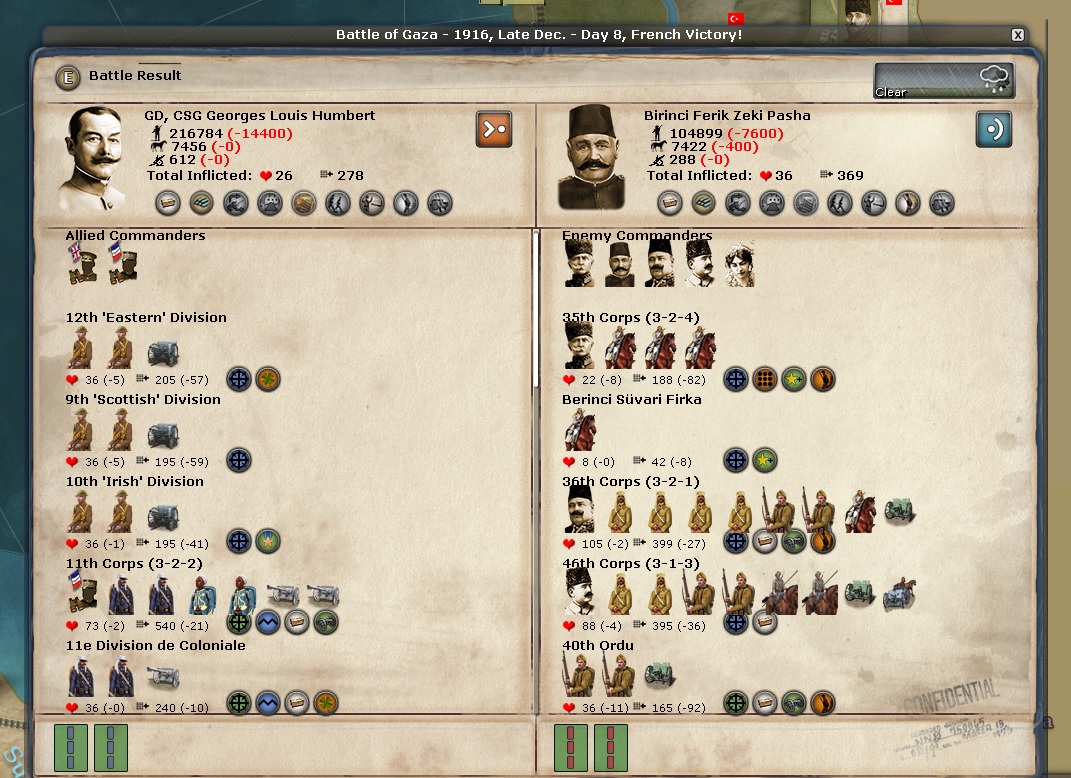This screenshot has width=1071, height=778.
Task: Select the 36th Corps (3-2-1) entry
Action: [x=630, y=482]
